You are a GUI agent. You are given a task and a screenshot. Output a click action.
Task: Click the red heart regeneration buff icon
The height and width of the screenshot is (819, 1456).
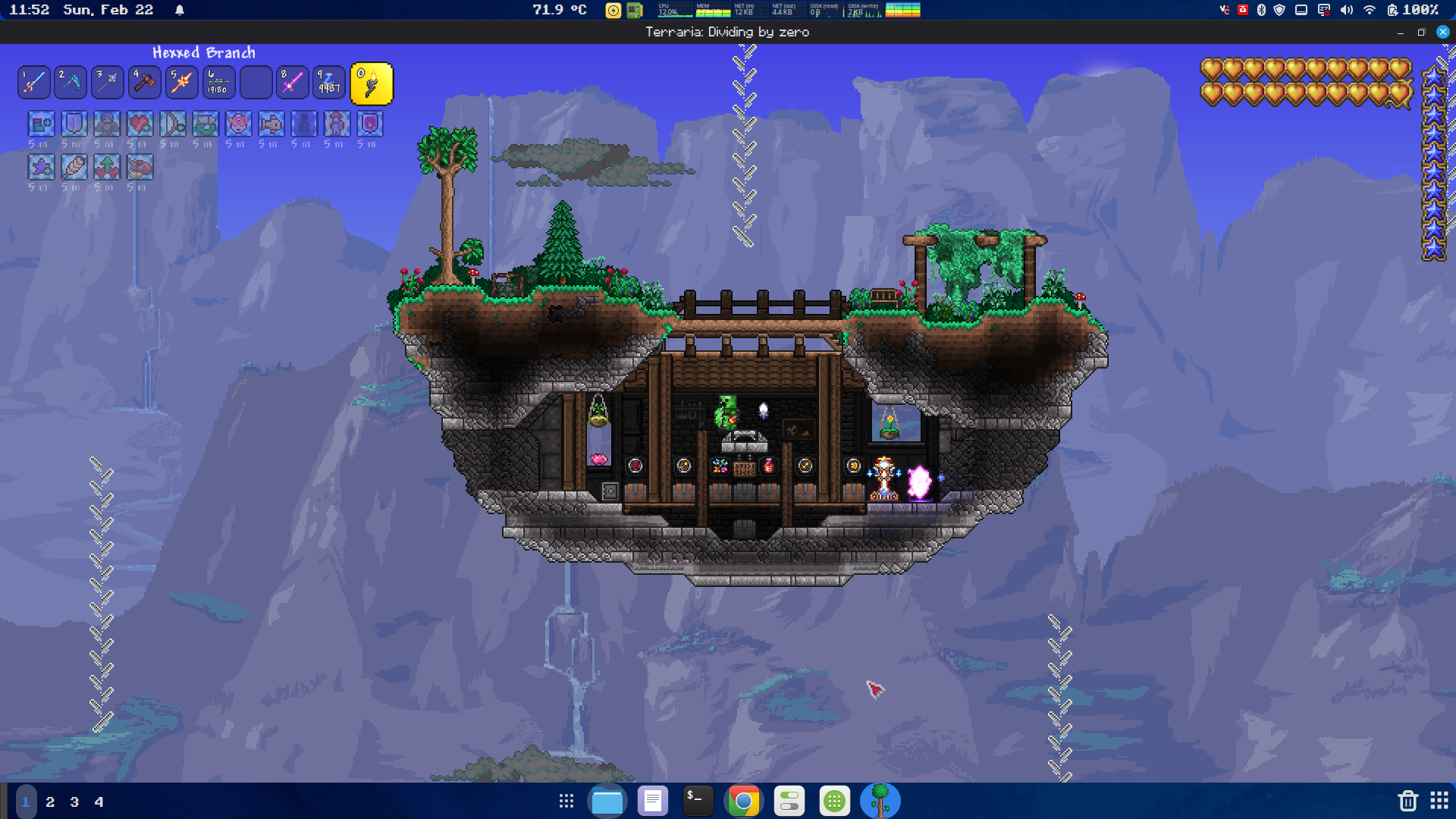click(x=140, y=124)
